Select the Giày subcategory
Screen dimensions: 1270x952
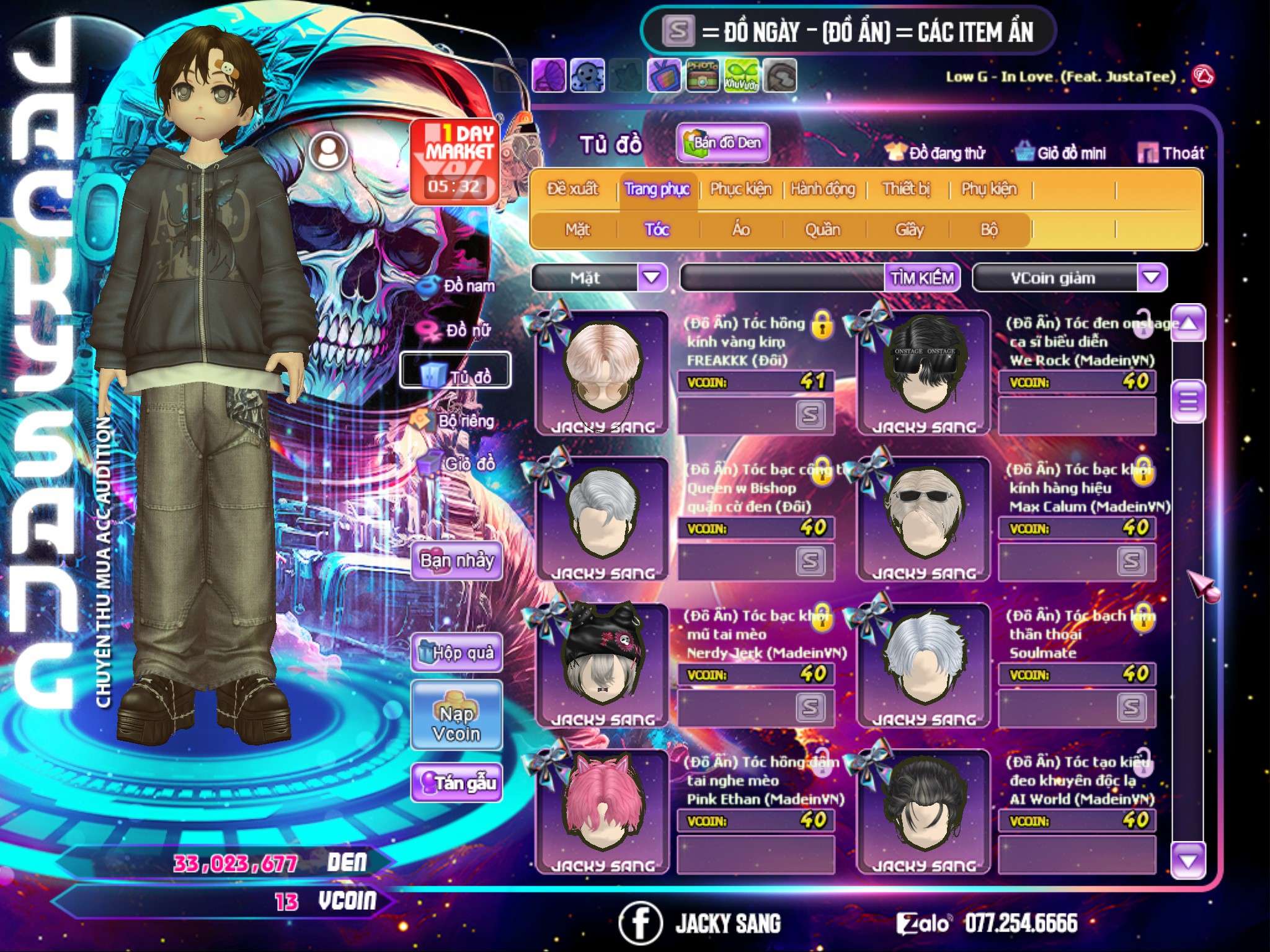909,230
